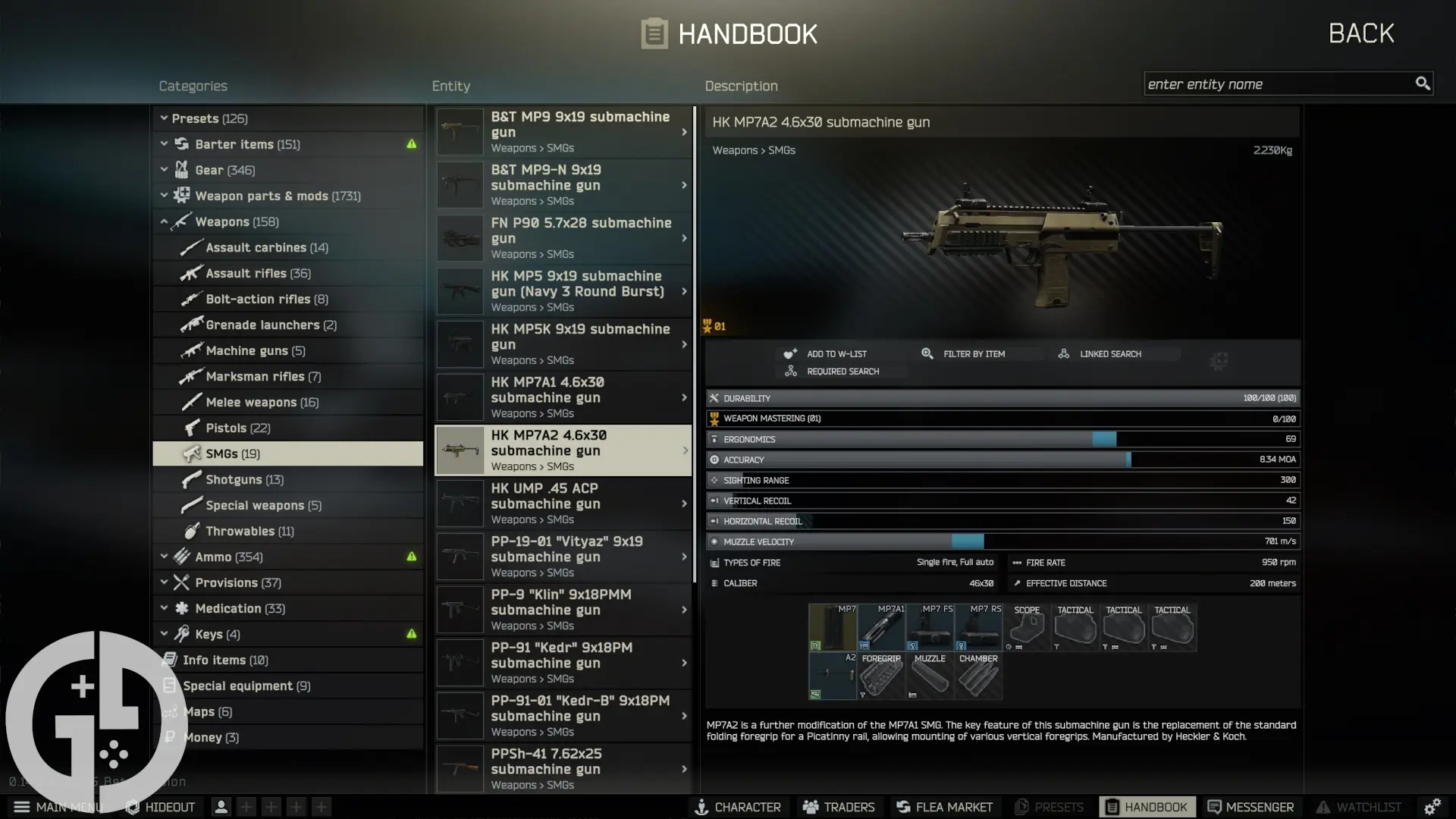The width and height of the screenshot is (1456, 819).
Task: Open the Main Menu
Action: [22, 807]
